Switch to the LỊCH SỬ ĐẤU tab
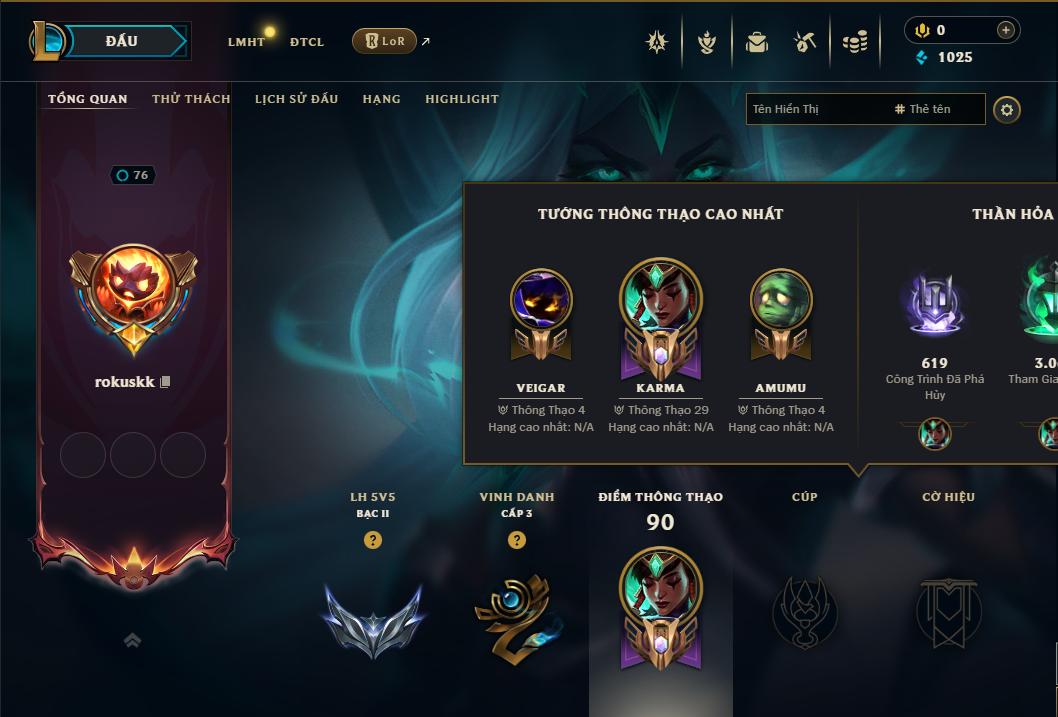1058x717 pixels. click(x=296, y=99)
